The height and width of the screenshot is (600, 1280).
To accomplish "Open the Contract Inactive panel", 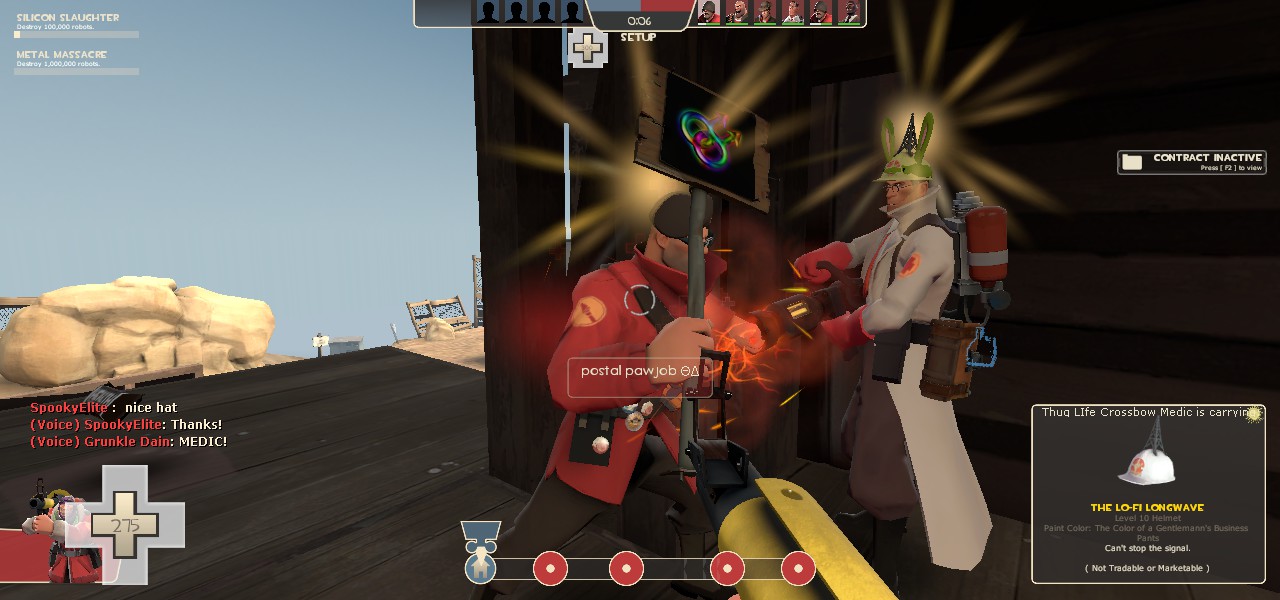I will tap(1191, 162).
